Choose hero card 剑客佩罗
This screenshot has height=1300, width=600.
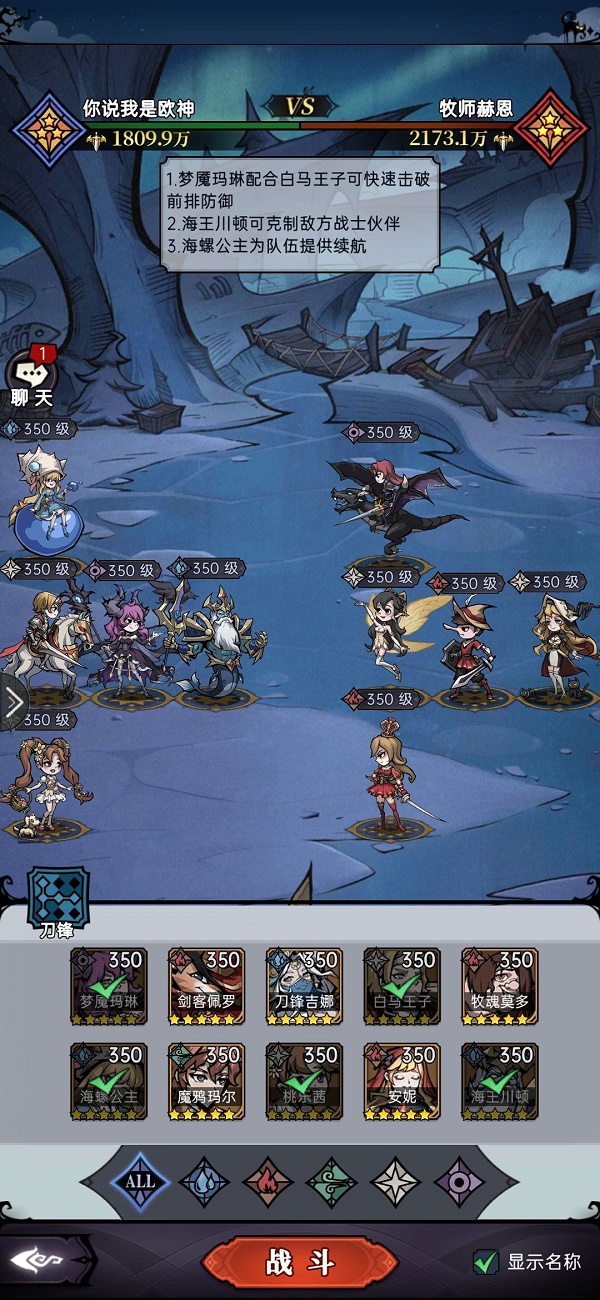206,986
